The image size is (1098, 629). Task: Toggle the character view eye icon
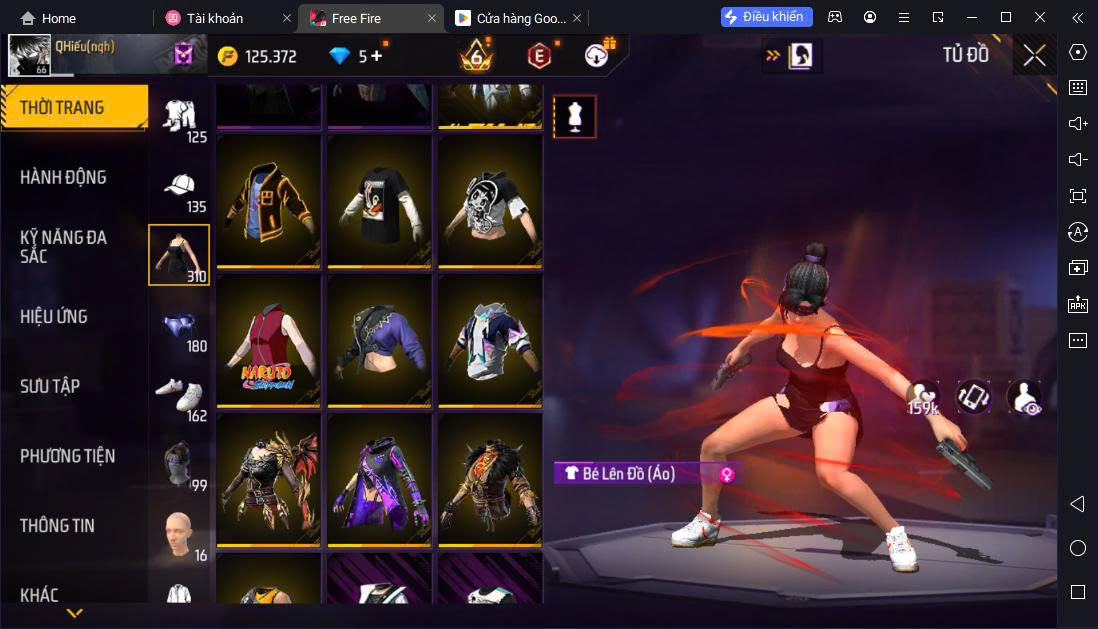coord(1023,398)
